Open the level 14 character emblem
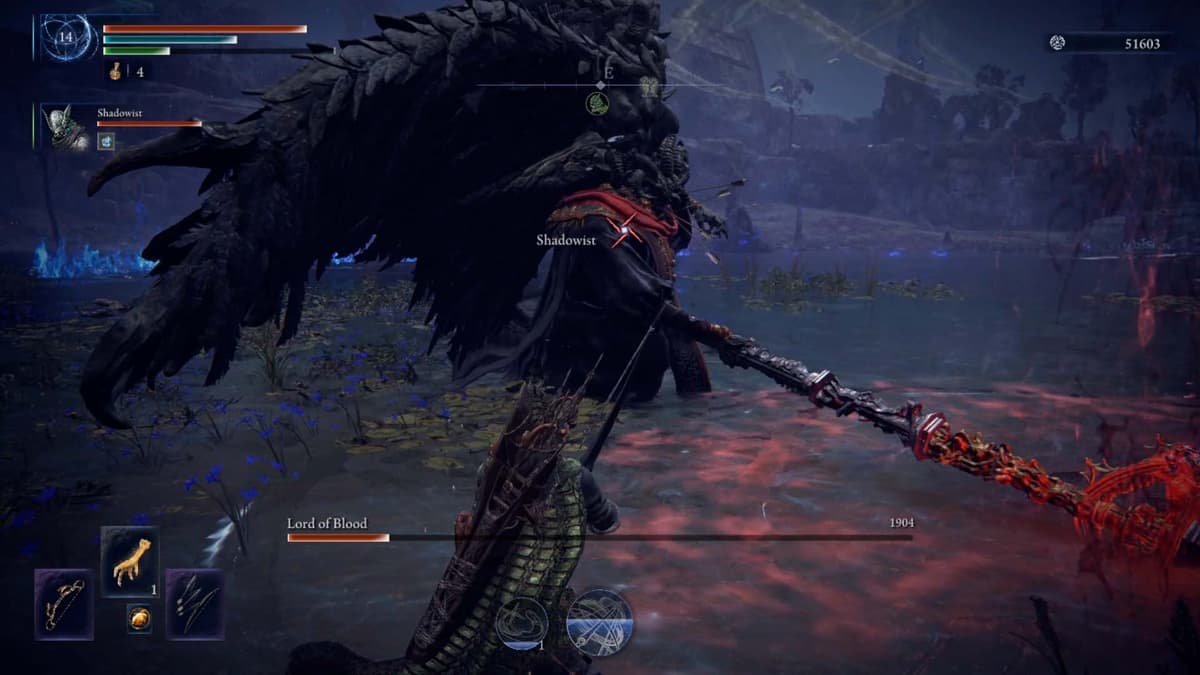The width and height of the screenshot is (1200, 675). tap(66, 38)
